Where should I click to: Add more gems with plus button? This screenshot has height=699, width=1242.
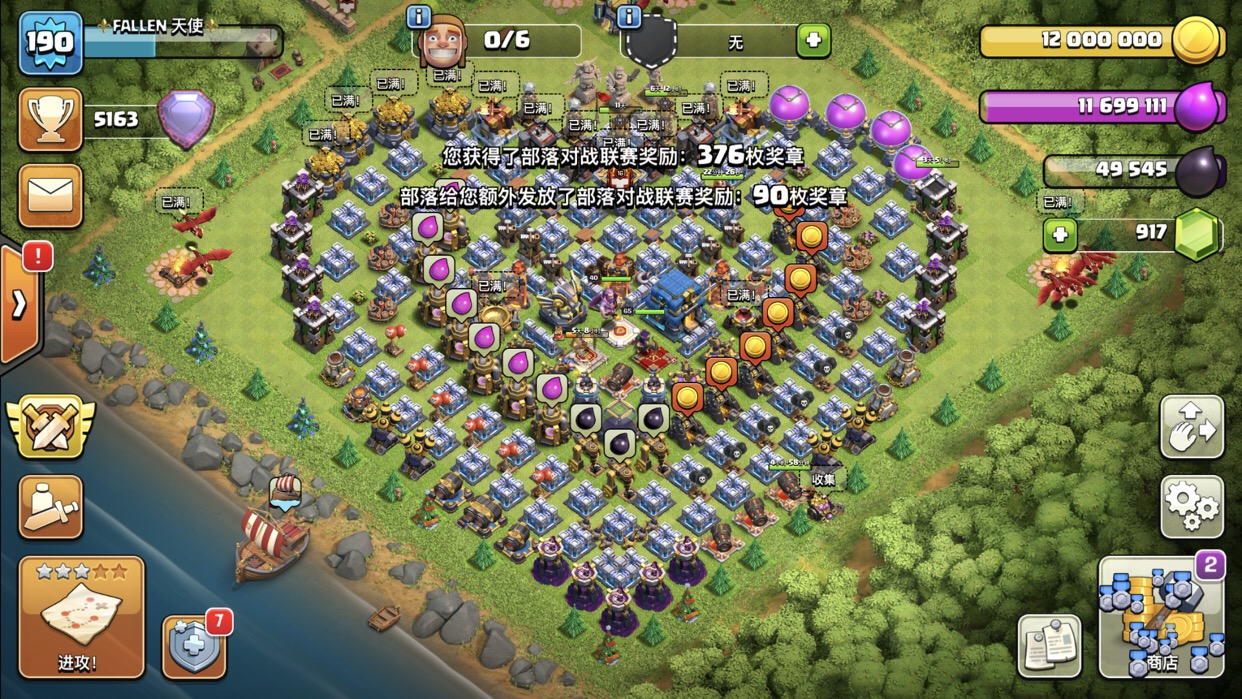point(1060,234)
